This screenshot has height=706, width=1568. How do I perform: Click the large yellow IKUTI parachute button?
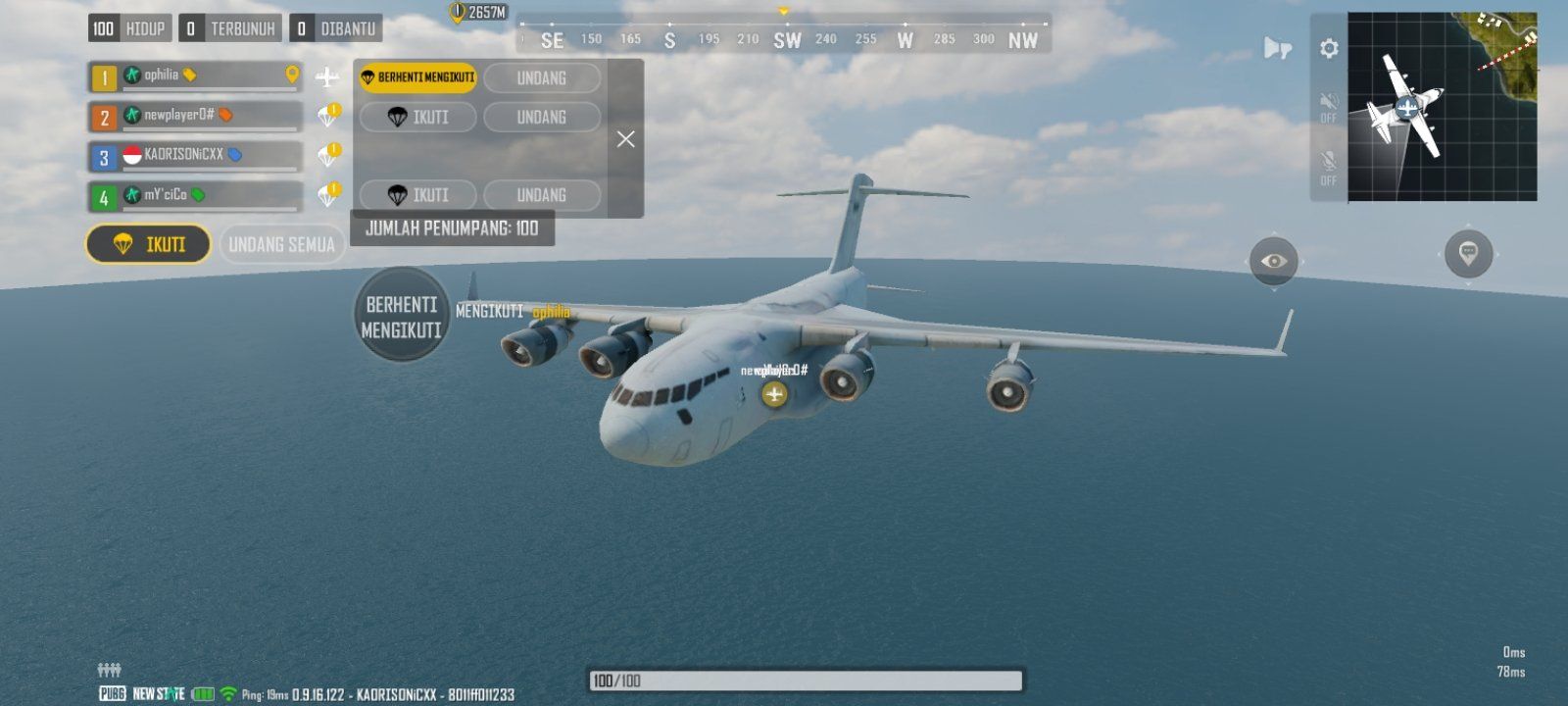tap(149, 244)
